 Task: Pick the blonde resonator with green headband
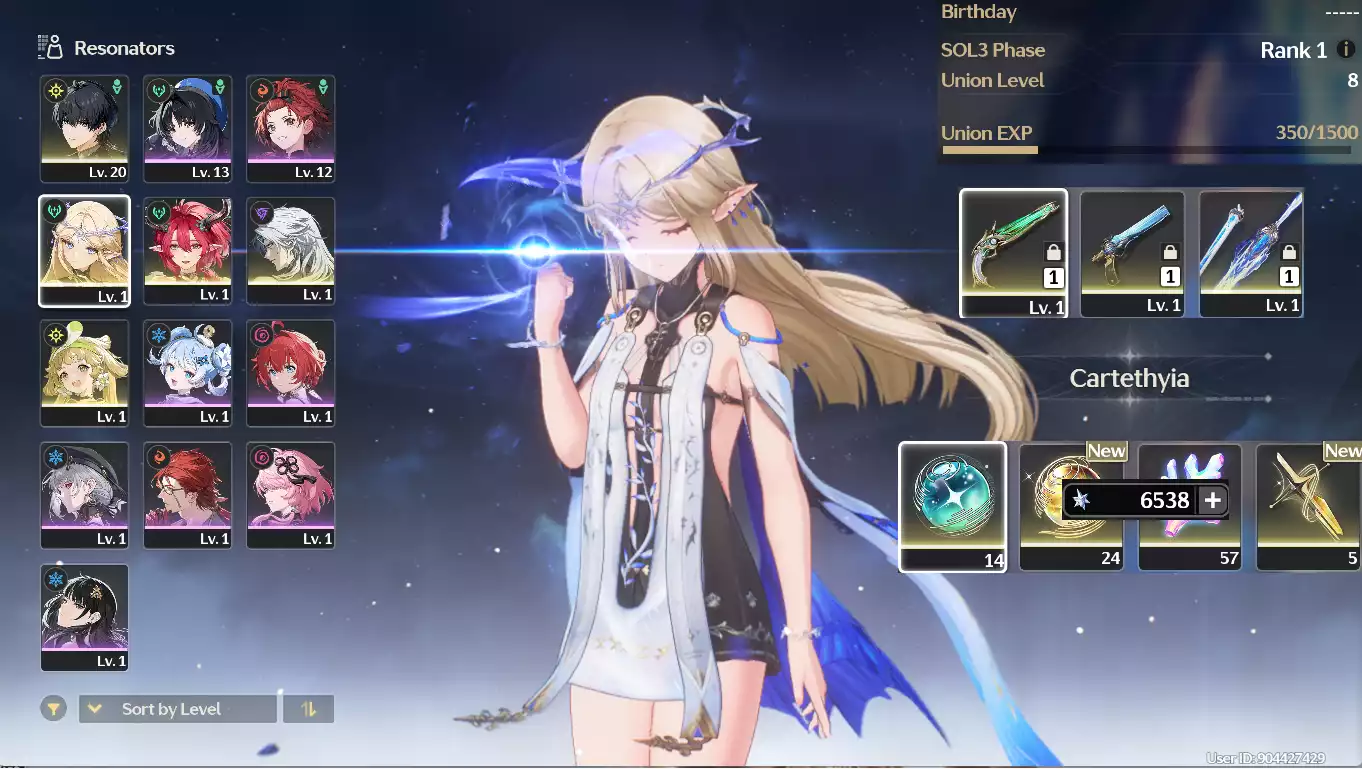tap(84, 372)
